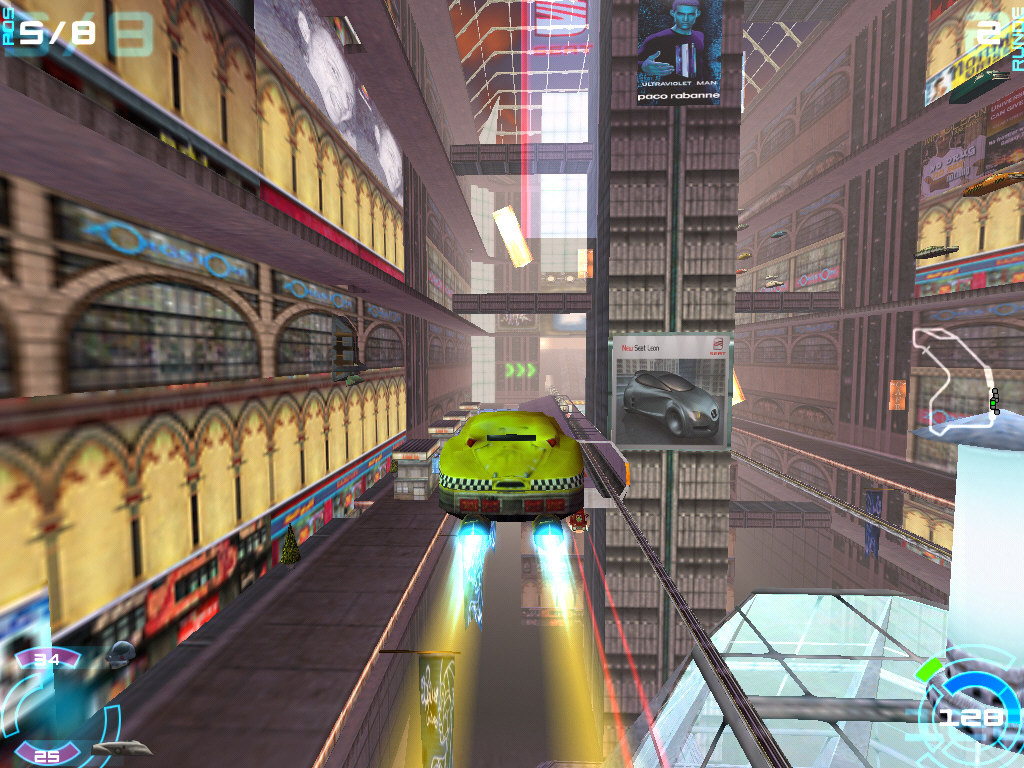
Task: Select the helmet-shaped weapon icon
Action: point(122,651)
